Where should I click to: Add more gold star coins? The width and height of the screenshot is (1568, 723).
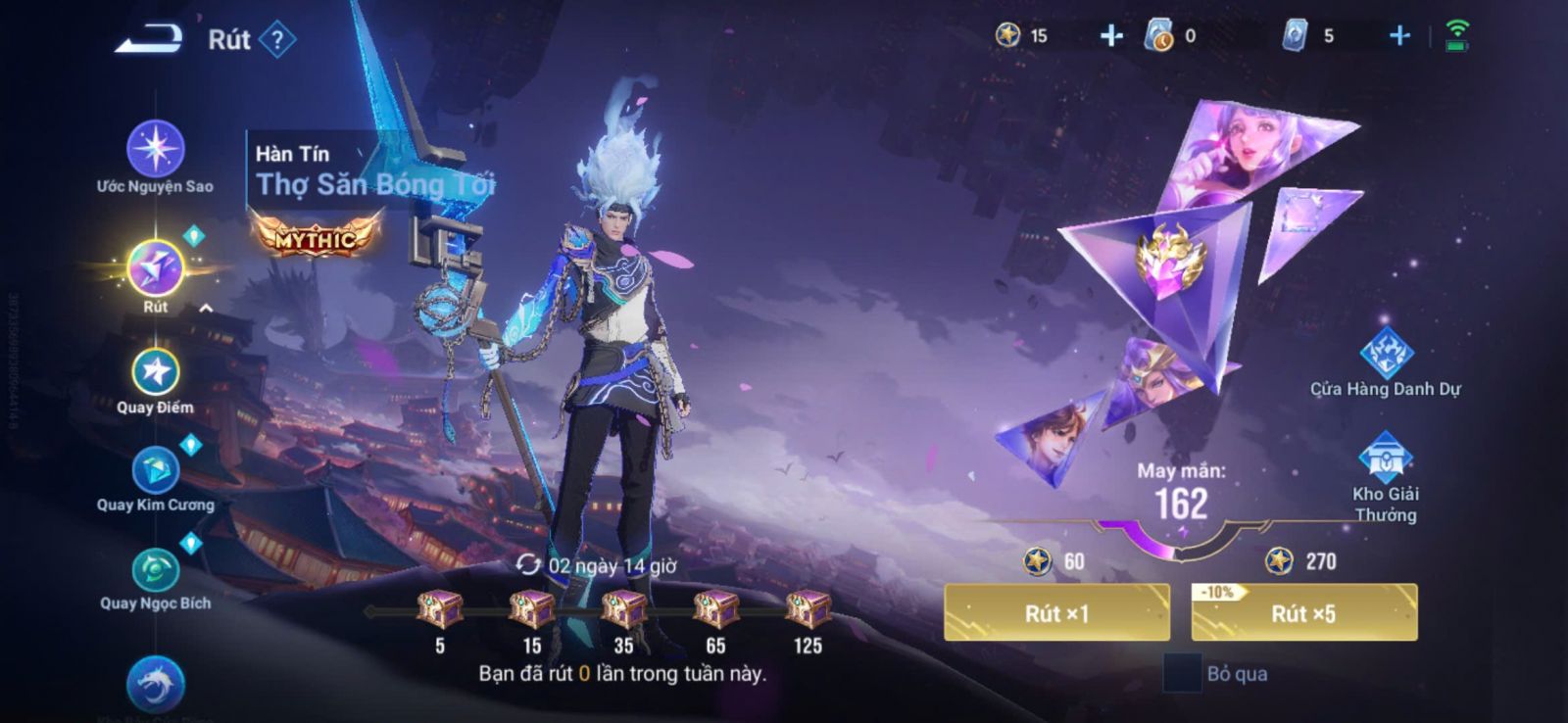coord(1110,36)
